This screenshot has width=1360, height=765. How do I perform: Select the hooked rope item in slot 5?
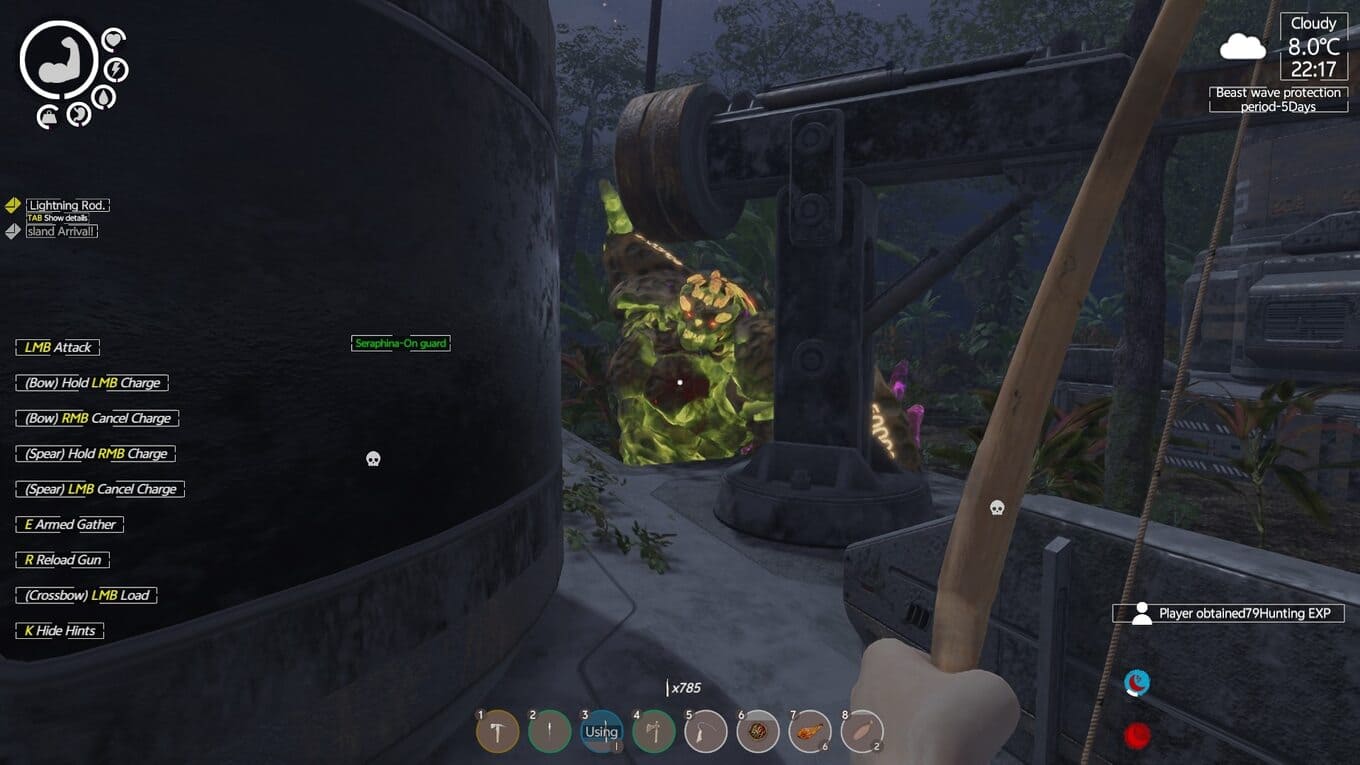coord(705,732)
